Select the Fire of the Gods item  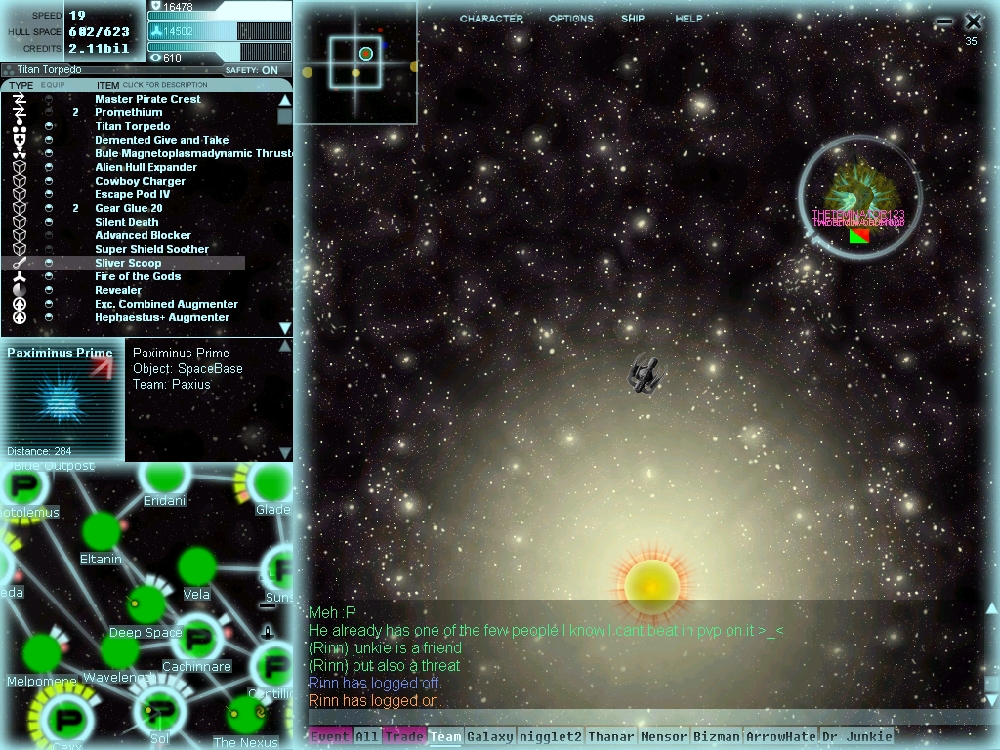pyautogui.click(x=138, y=277)
